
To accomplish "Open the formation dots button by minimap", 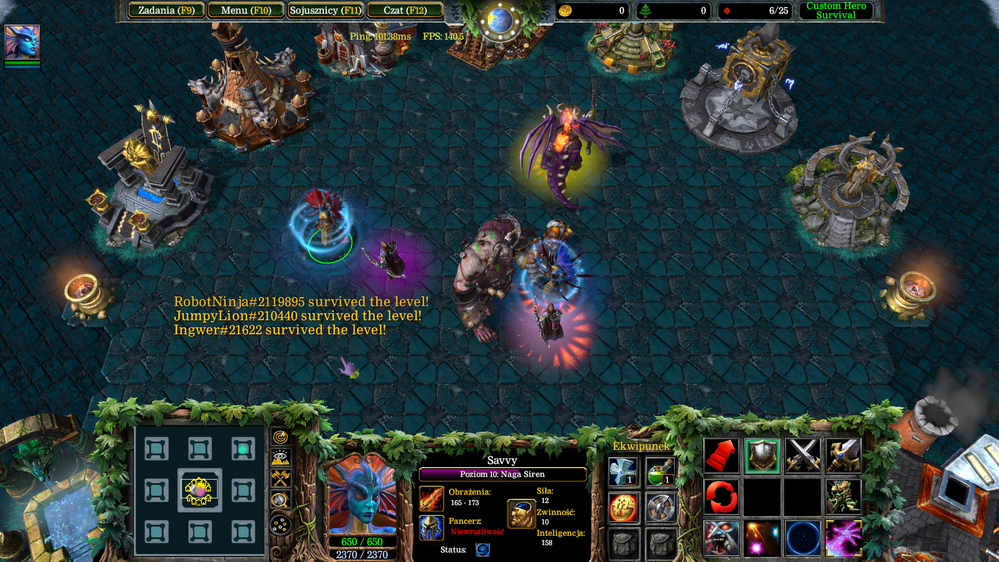I will (x=281, y=523).
